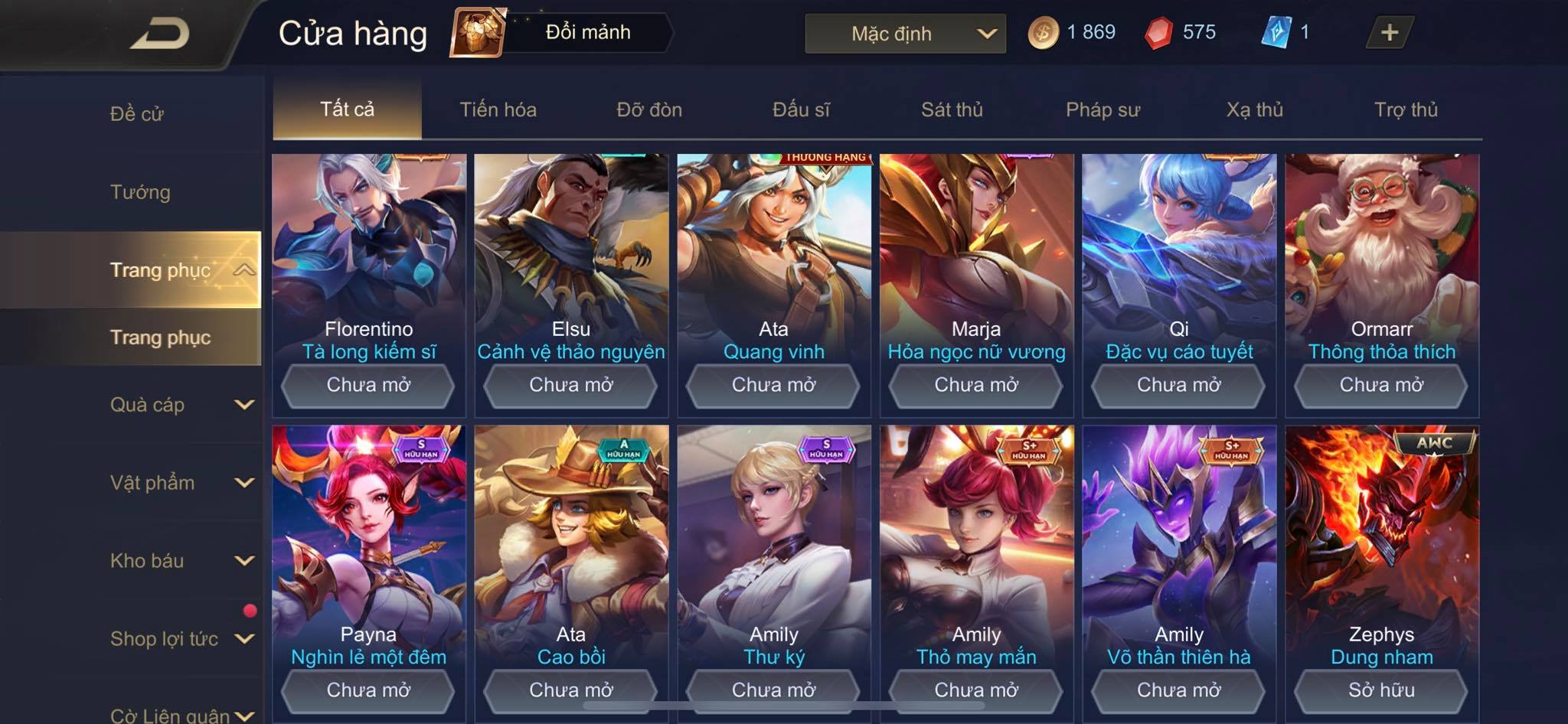Select Florentino Tà long kiếm sĩ skin
Image resolution: width=1568 pixels, height=724 pixels.
[368, 253]
